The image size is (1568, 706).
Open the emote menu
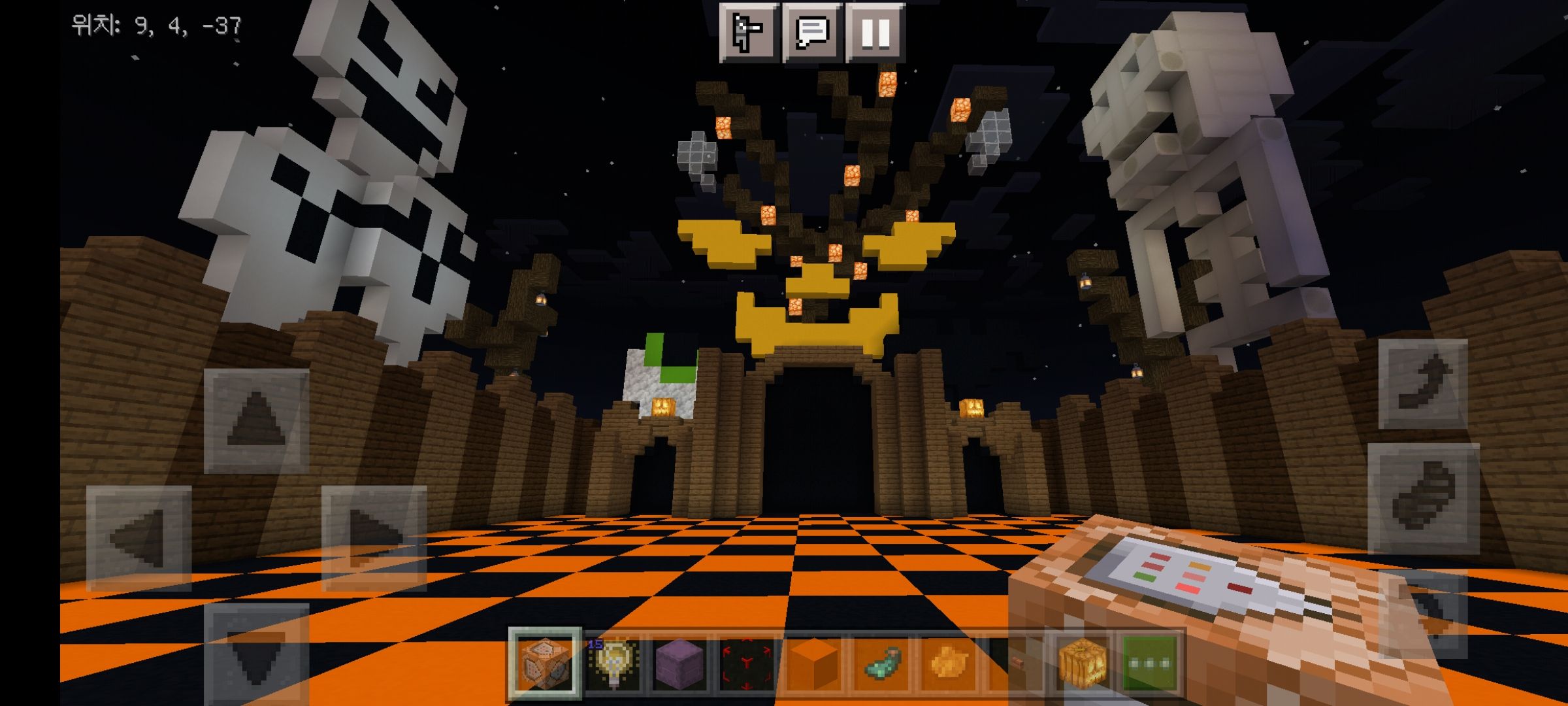pos(749,31)
